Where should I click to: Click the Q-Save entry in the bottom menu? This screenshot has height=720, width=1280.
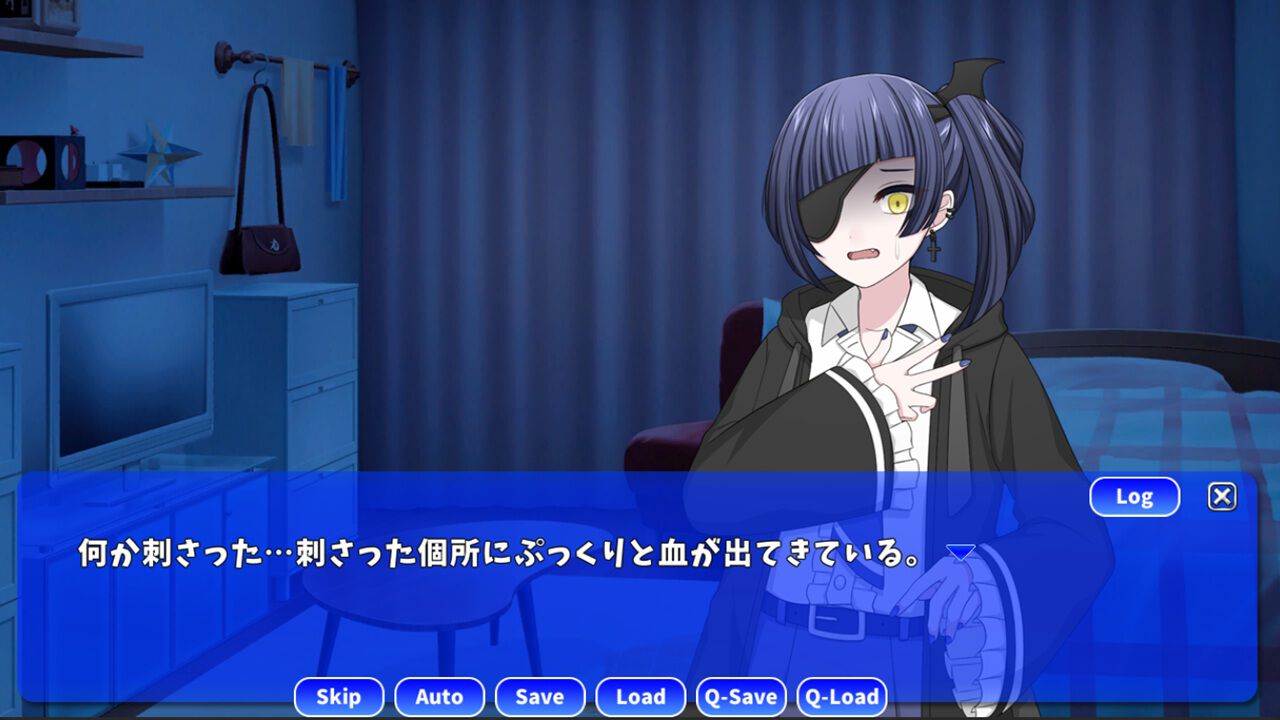(x=742, y=697)
